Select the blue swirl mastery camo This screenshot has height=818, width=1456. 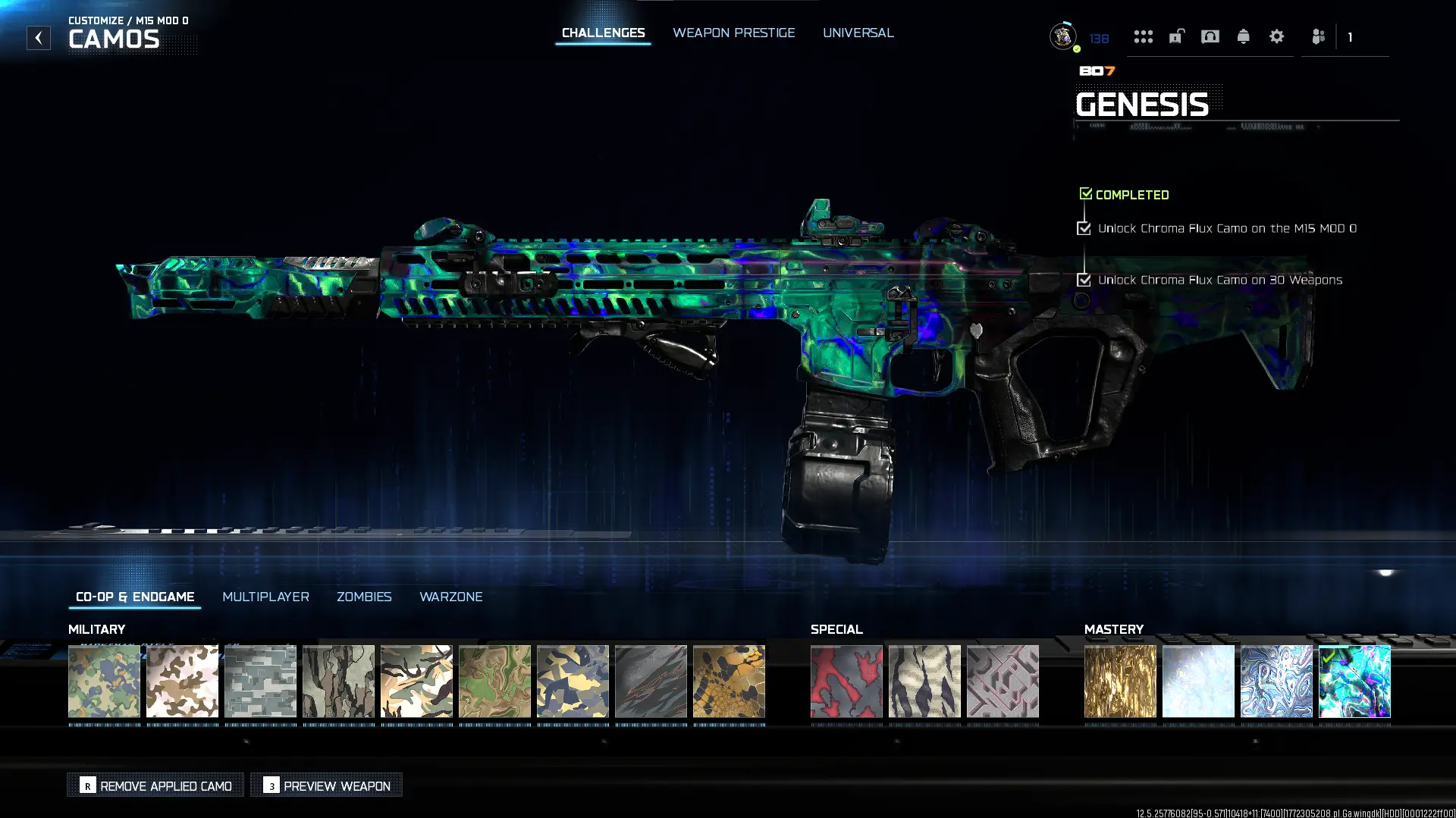(1276, 681)
